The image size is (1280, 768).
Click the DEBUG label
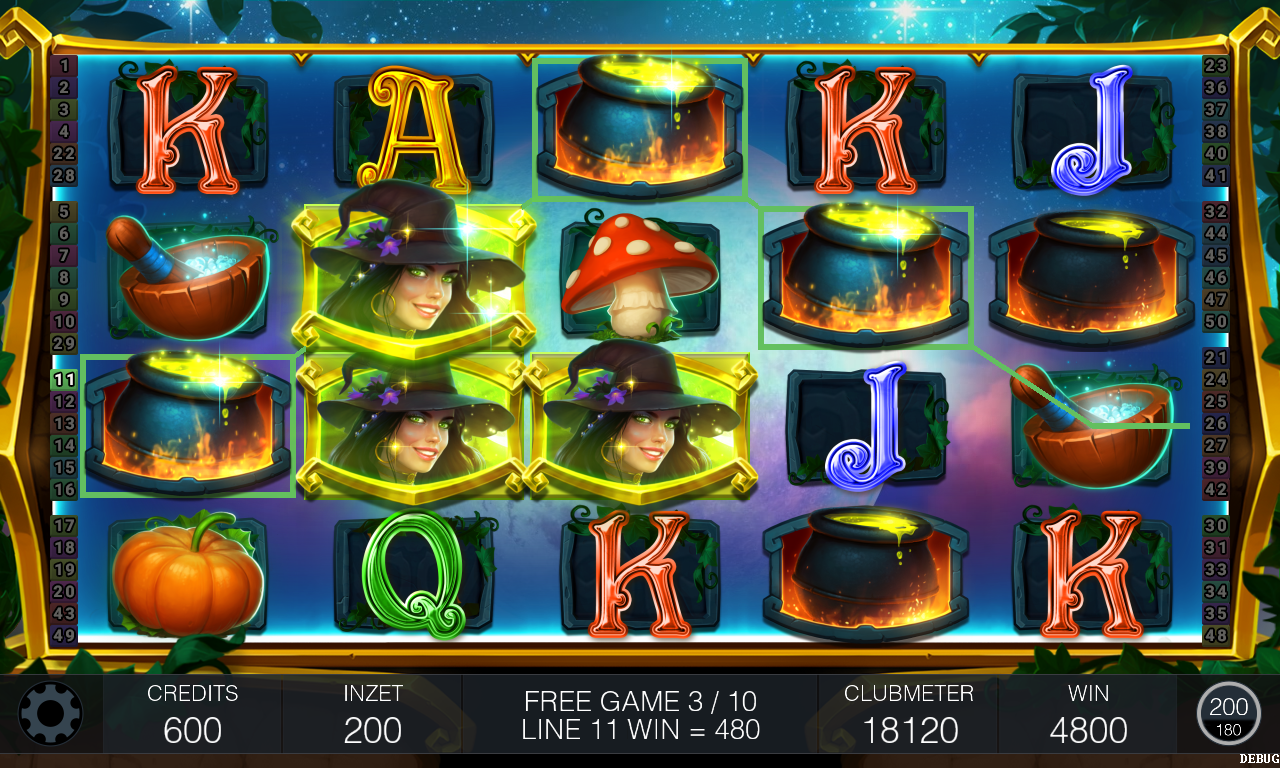1258,759
